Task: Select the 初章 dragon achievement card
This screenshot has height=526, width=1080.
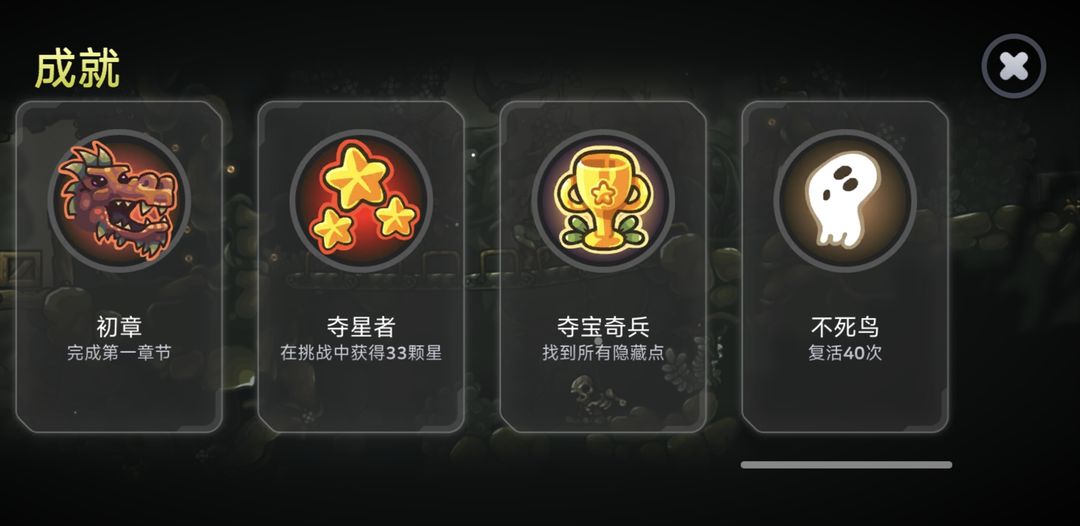Action: [x=119, y=266]
